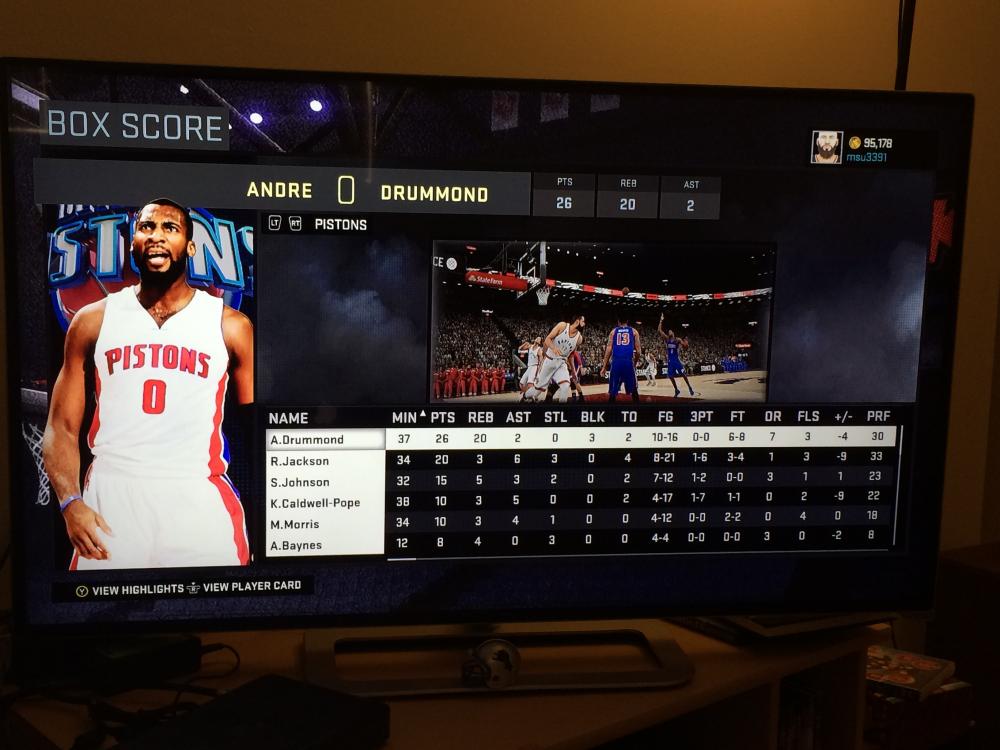The height and width of the screenshot is (750, 1000).
Task: Pick K.Caldwell-Pope from the box score
Action: pos(326,503)
